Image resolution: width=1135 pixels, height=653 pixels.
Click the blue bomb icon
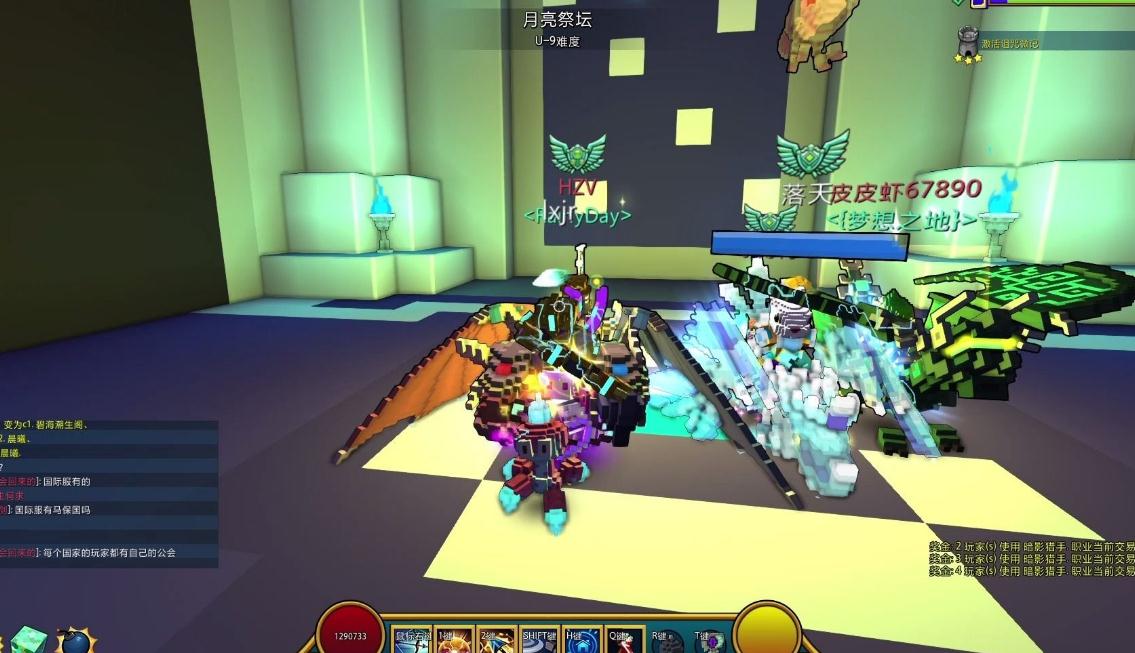click(75, 640)
